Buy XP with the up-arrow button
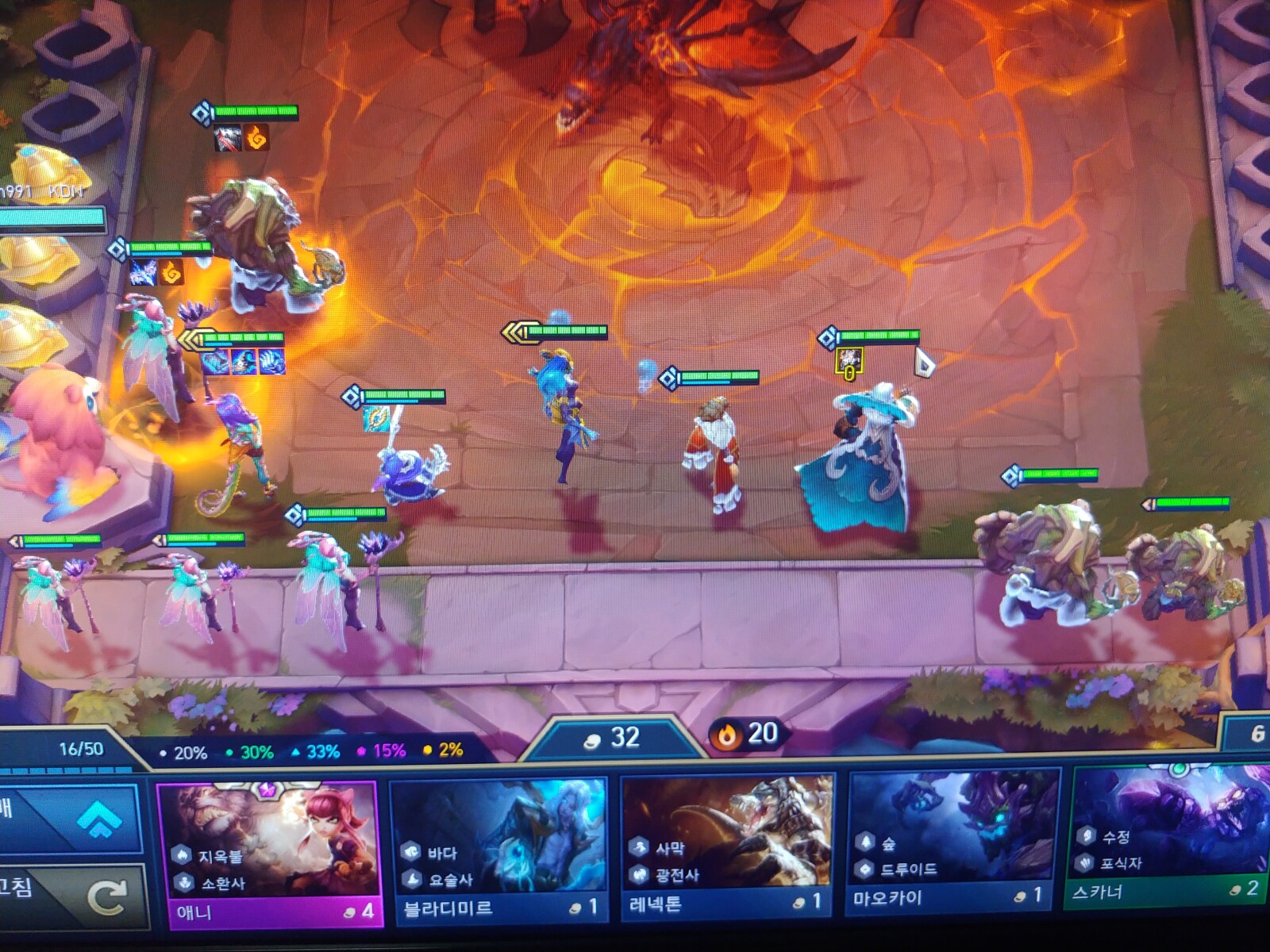Screen dimensions: 1270x952 [x=75, y=817]
